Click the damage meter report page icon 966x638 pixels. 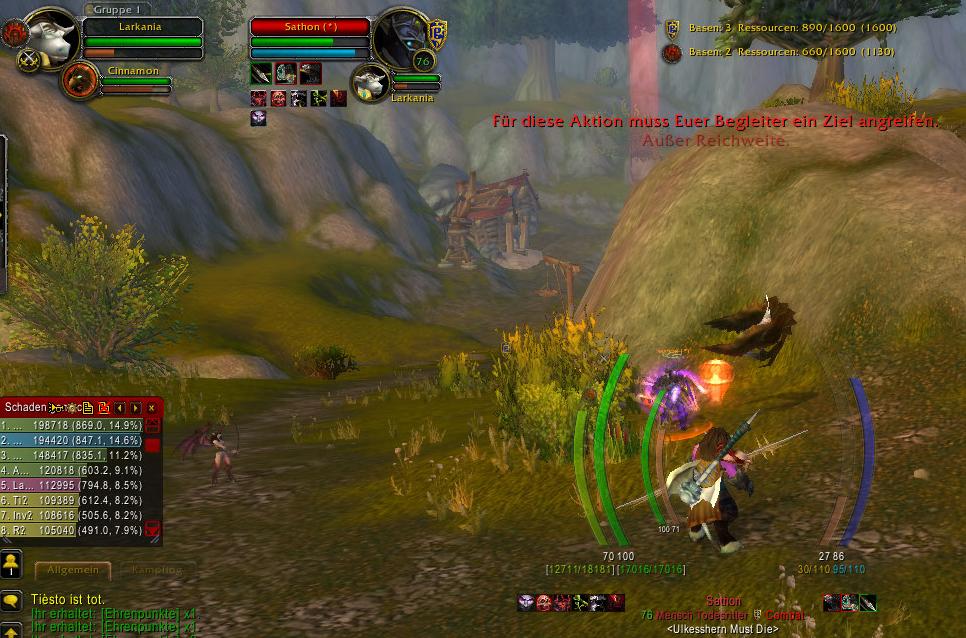coord(88,408)
